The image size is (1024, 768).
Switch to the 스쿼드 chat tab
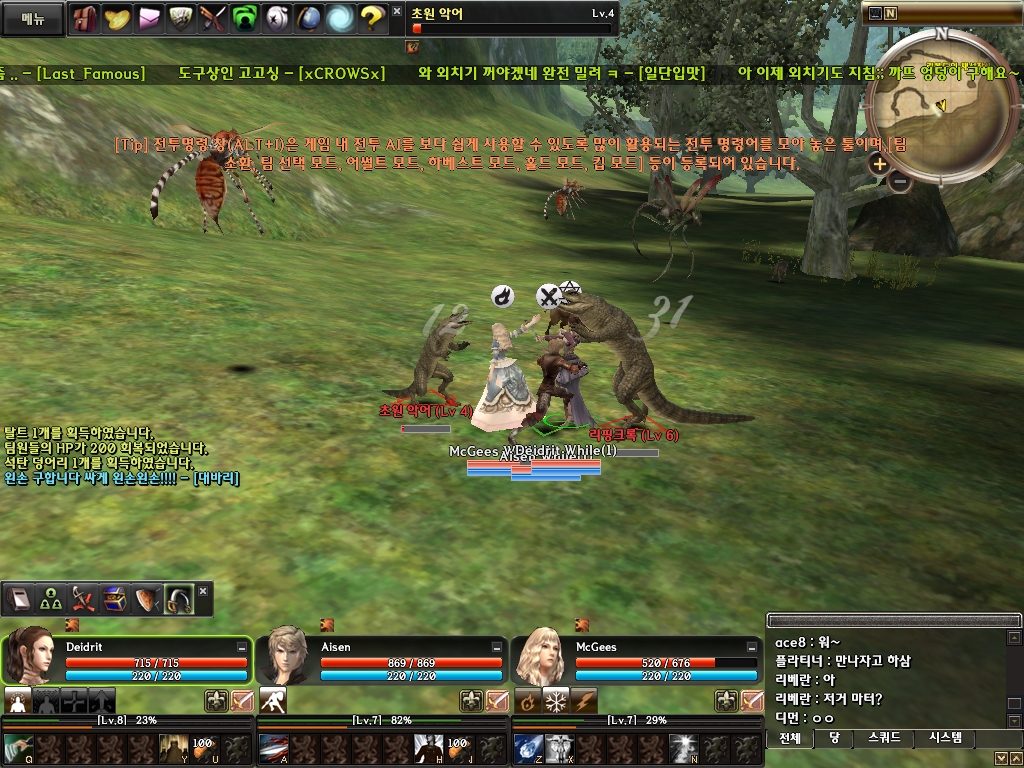click(x=884, y=738)
